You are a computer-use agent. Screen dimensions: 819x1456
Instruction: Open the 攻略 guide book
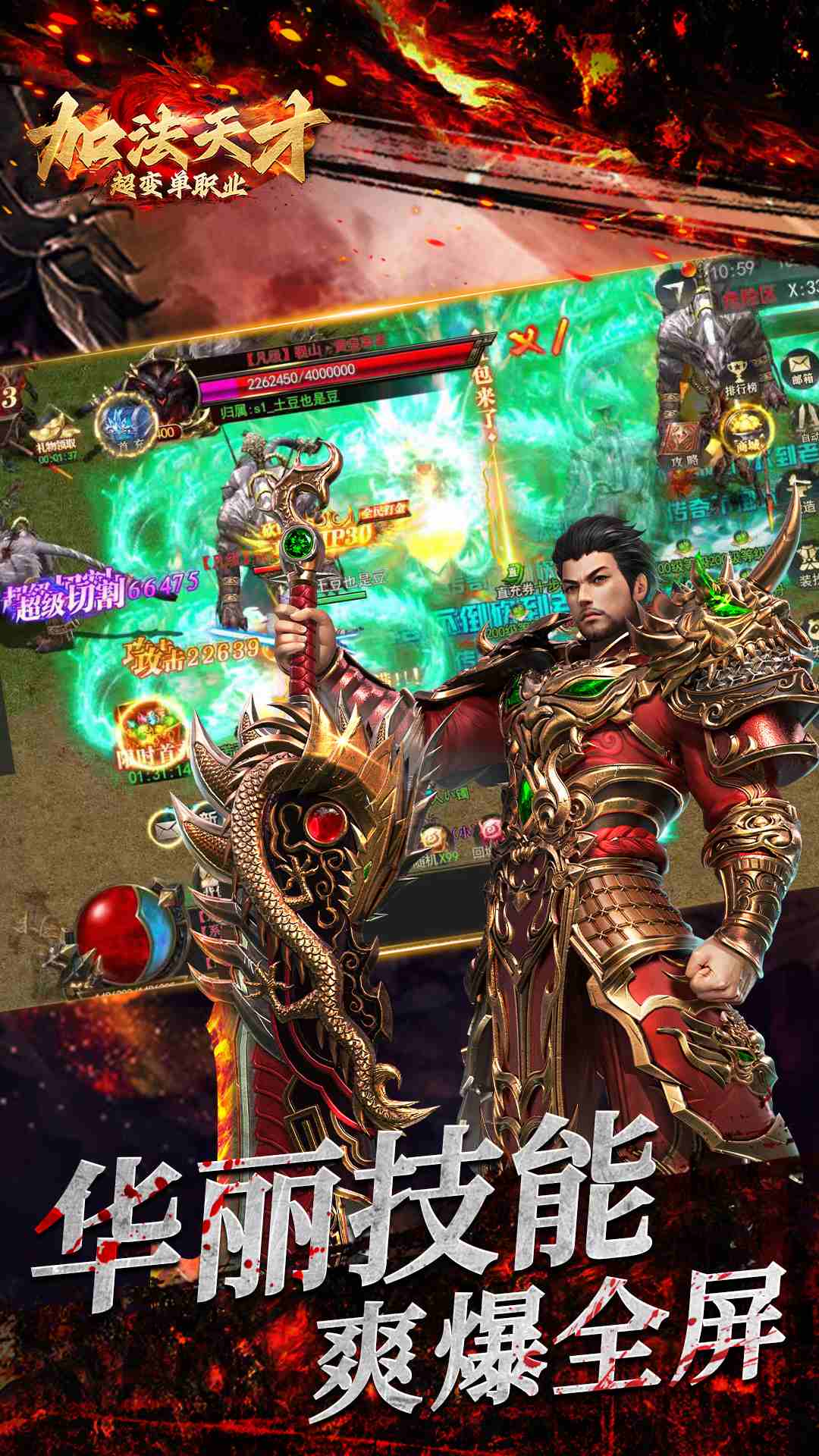[x=684, y=441]
